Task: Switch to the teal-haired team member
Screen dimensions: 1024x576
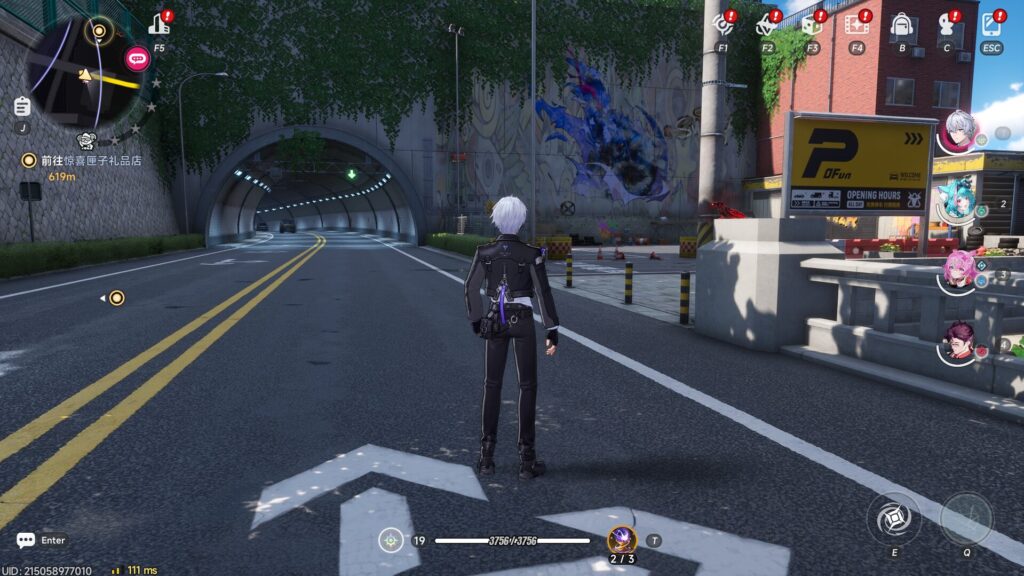Action: point(957,199)
